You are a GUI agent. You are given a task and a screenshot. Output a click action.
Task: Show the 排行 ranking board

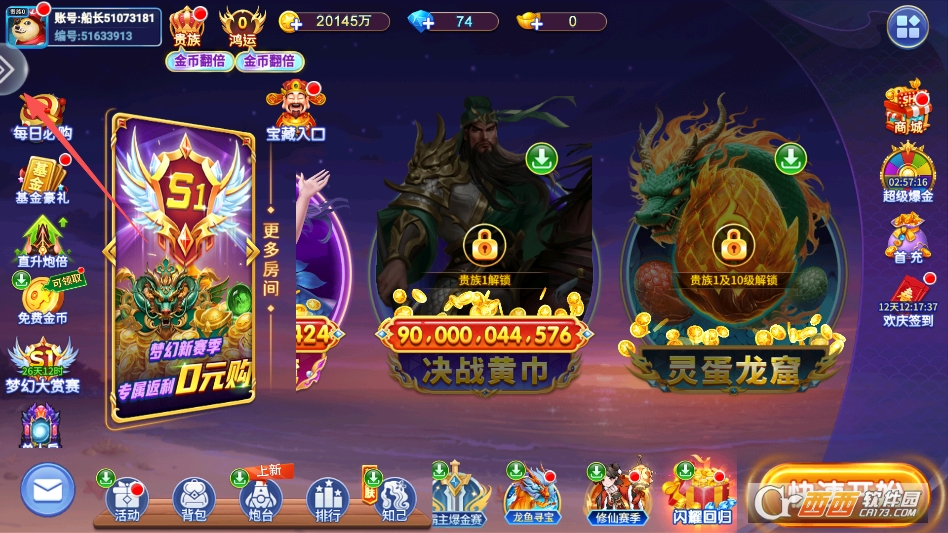[328, 497]
